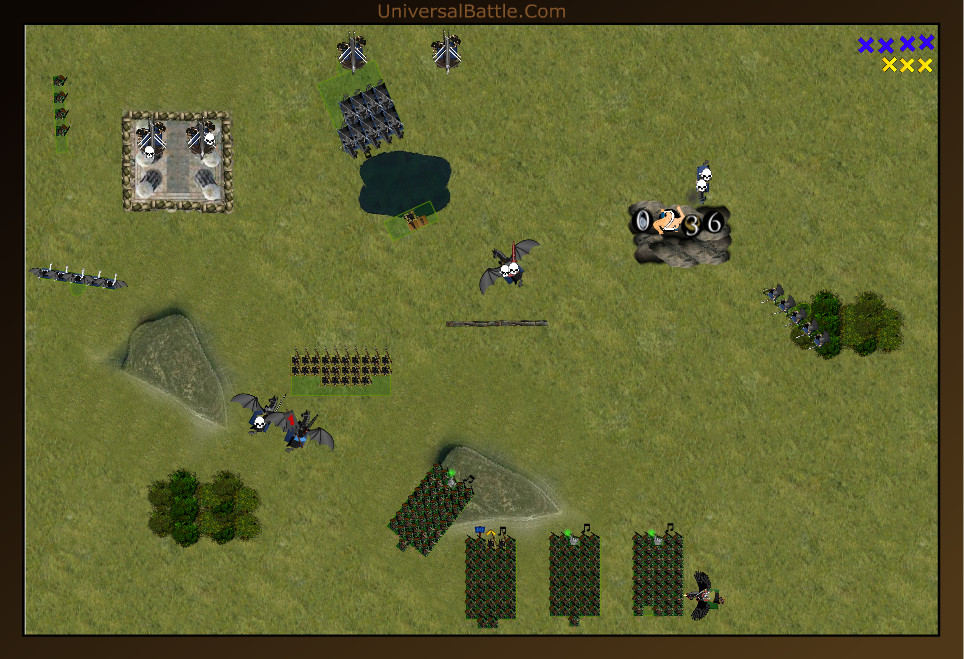The height and width of the screenshot is (659, 964).
Task: Click the numbered dice on the rocks
Action: click(679, 222)
